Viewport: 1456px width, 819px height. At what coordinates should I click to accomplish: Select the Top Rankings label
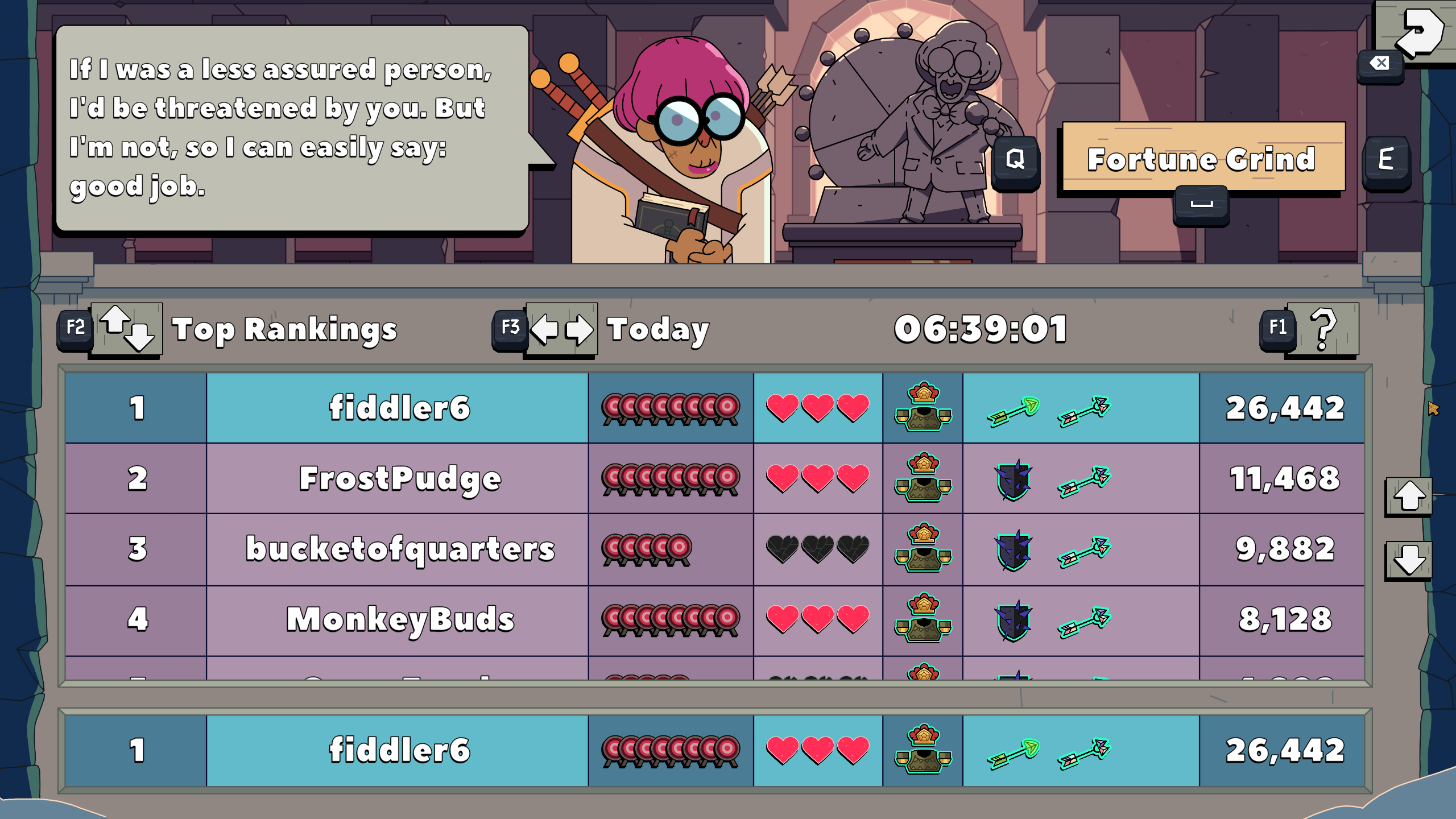click(x=285, y=329)
